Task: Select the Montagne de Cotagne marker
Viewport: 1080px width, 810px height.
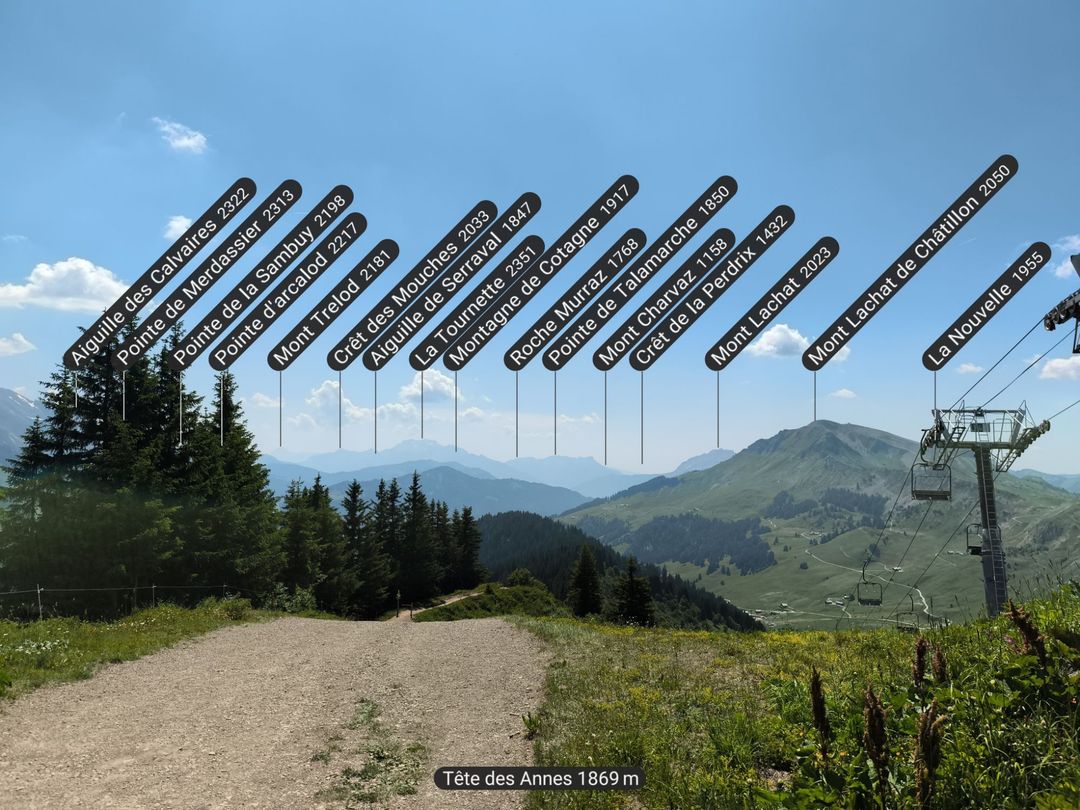Action: pyautogui.click(x=541, y=272)
